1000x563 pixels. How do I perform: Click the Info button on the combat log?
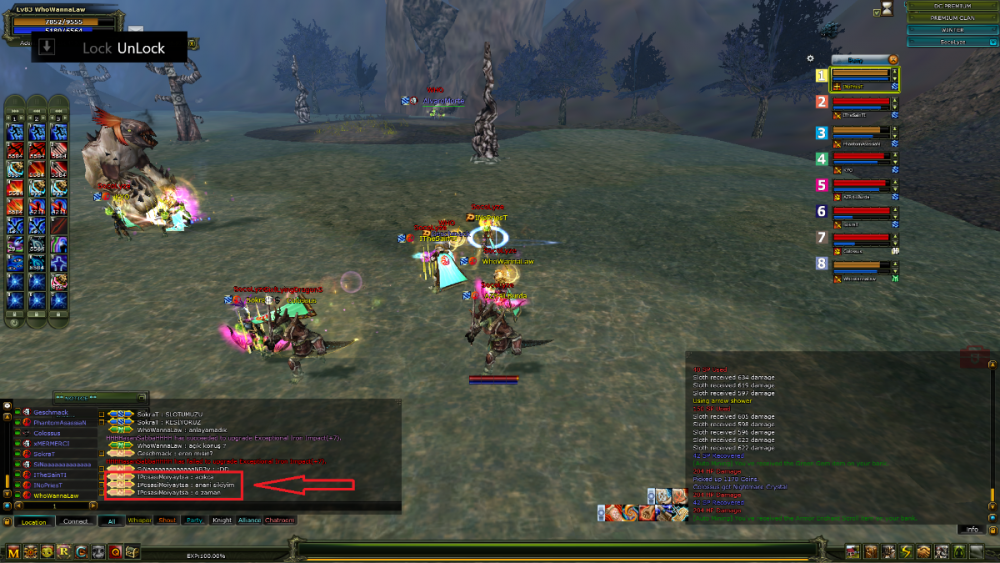coord(971,529)
